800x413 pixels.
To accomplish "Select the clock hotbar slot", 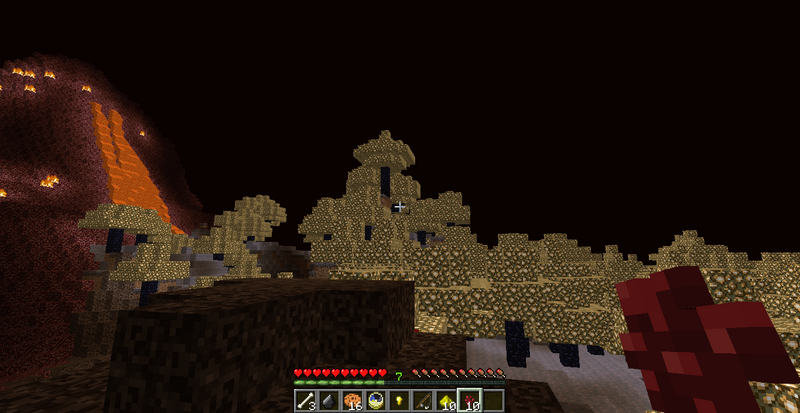I will [375, 401].
